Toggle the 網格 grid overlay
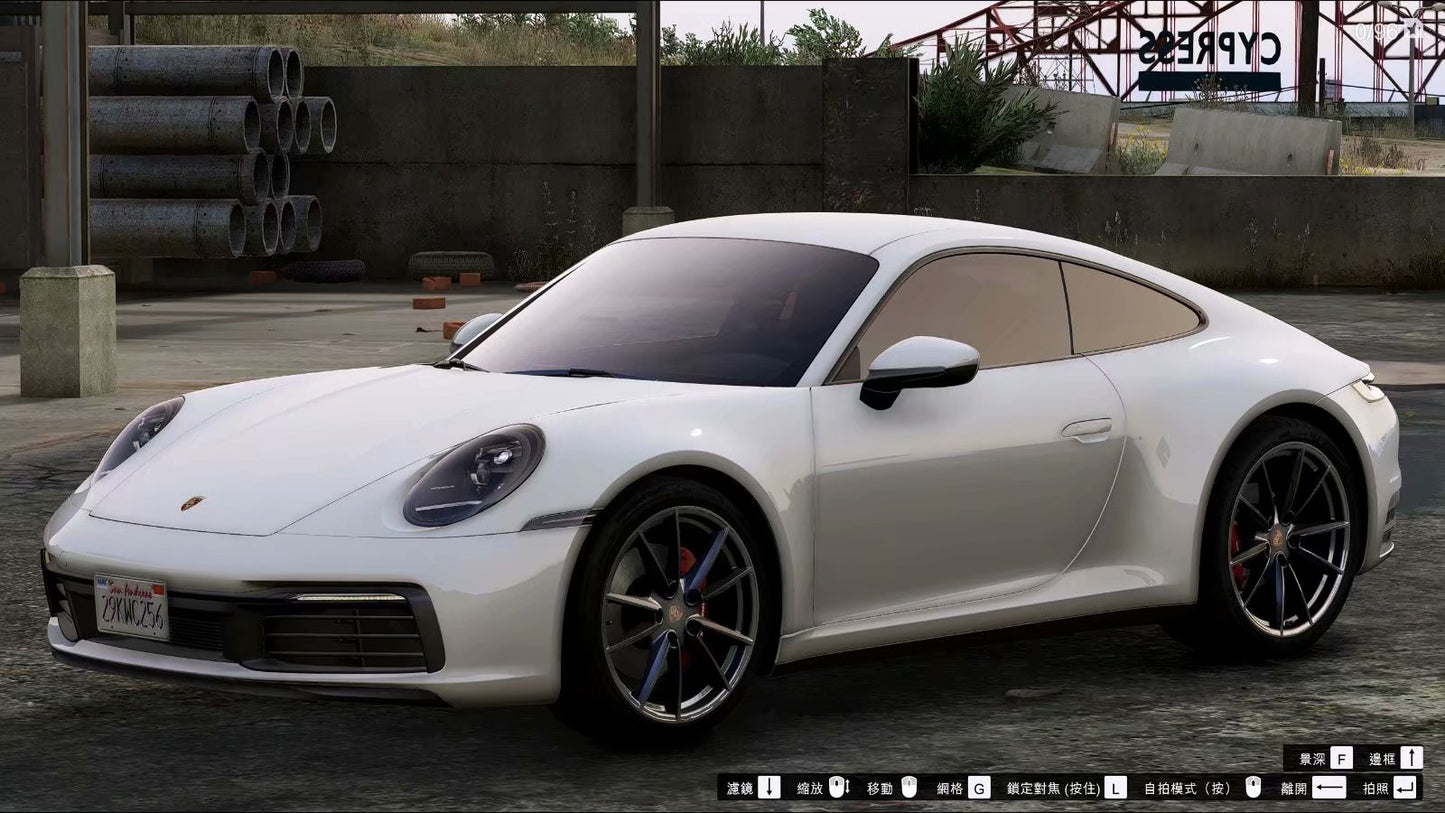This screenshot has width=1445, height=813. pos(950,786)
